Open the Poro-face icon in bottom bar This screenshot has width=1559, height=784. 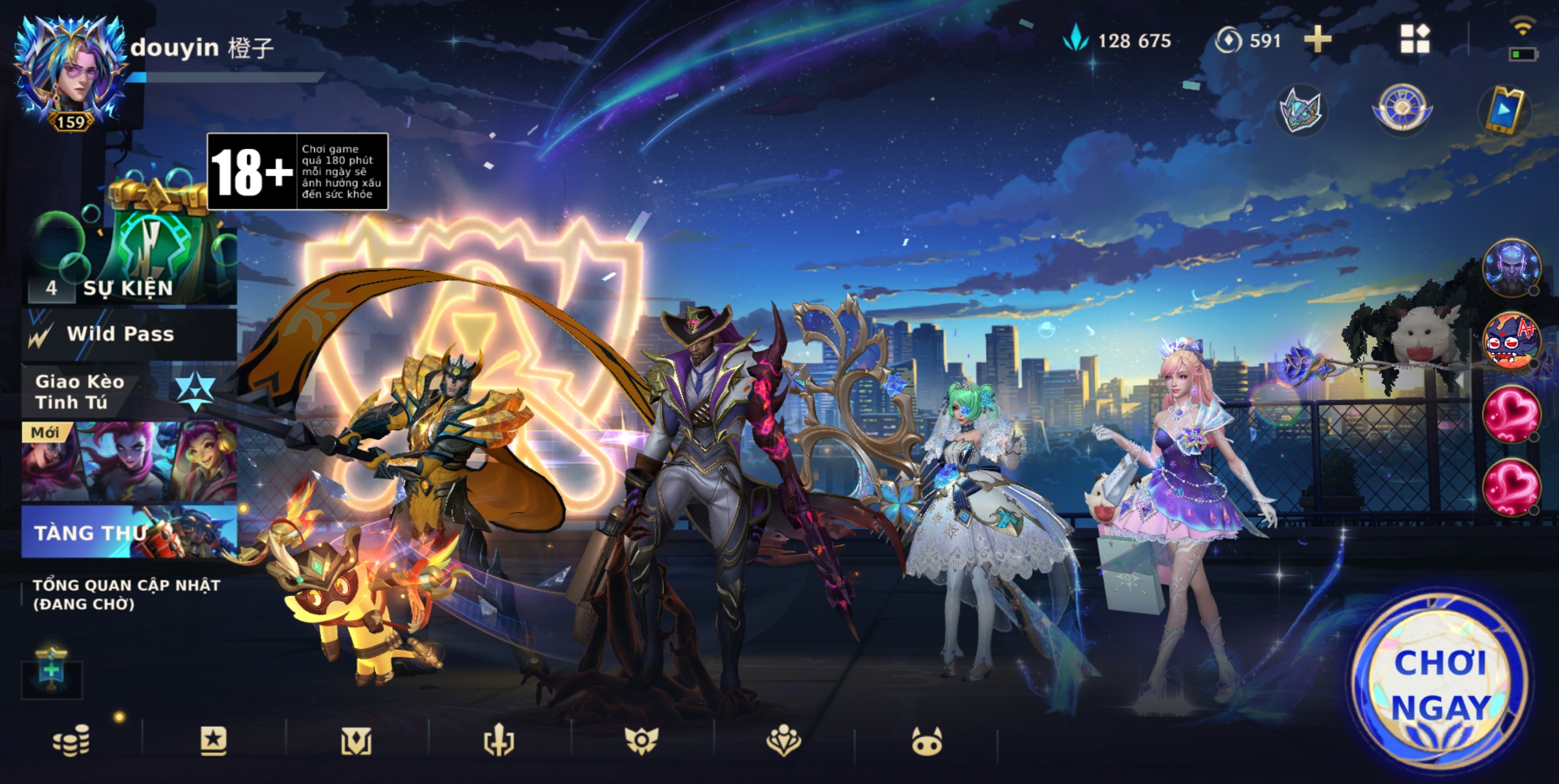[x=927, y=742]
